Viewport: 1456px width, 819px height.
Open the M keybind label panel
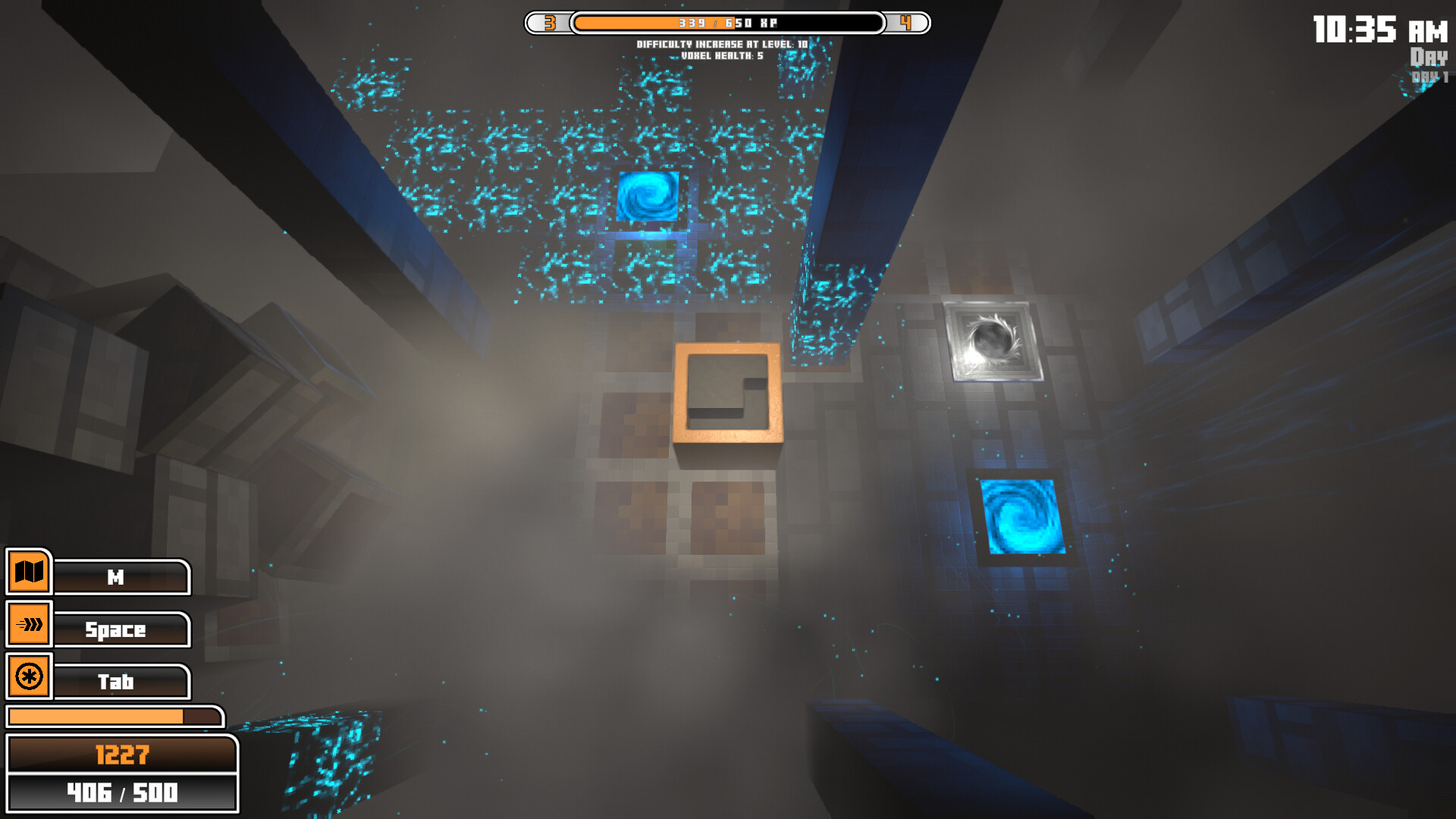click(x=120, y=577)
